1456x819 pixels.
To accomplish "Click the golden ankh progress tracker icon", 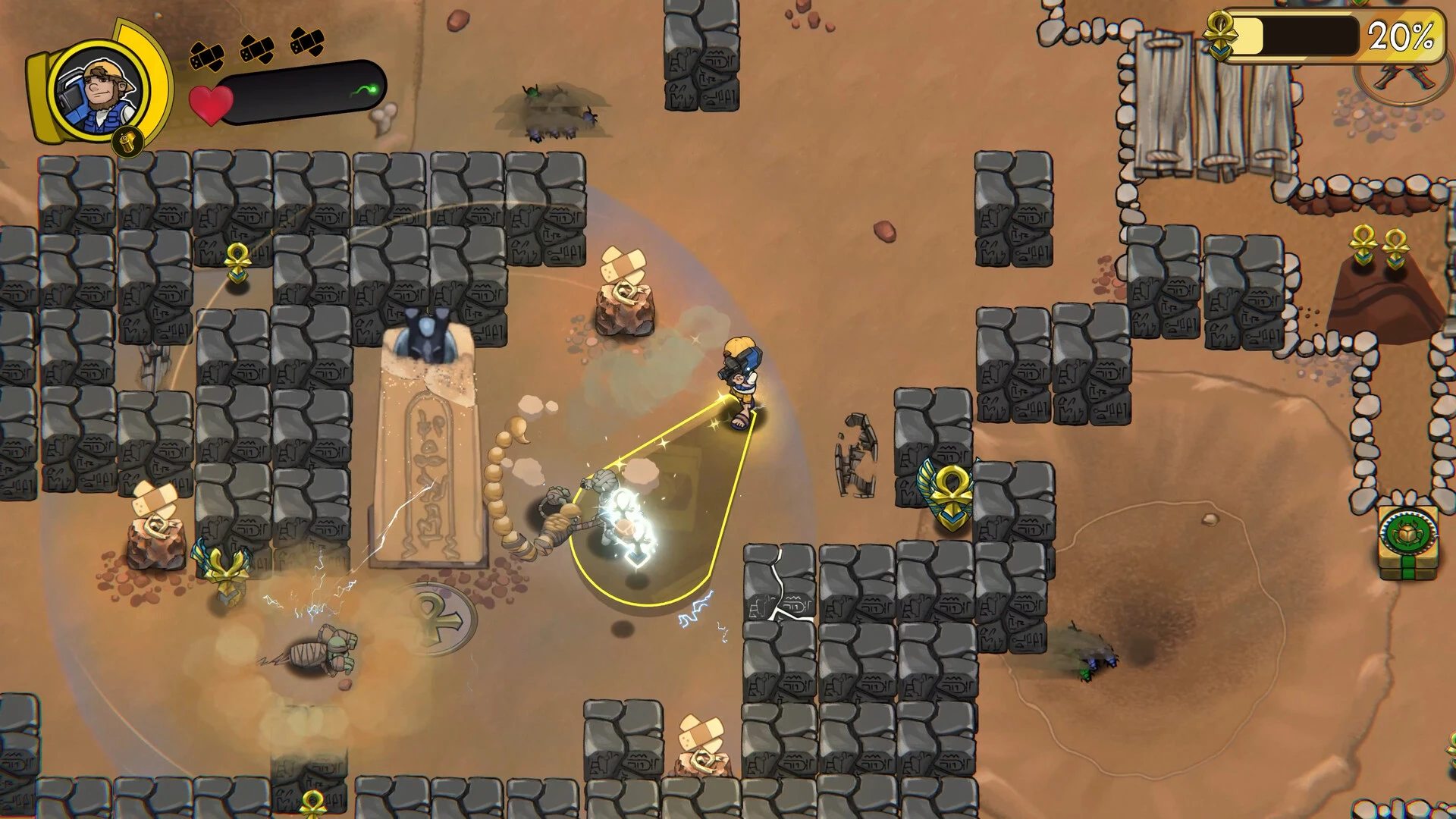I will tap(1221, 33).
